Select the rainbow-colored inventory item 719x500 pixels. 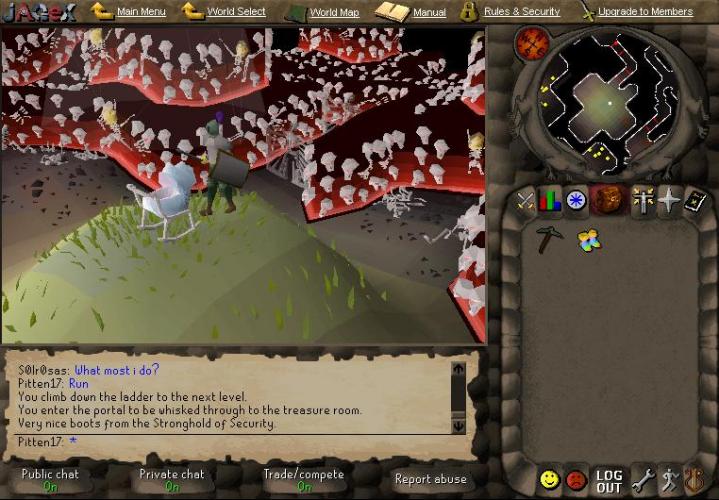[x=589, y=239]
